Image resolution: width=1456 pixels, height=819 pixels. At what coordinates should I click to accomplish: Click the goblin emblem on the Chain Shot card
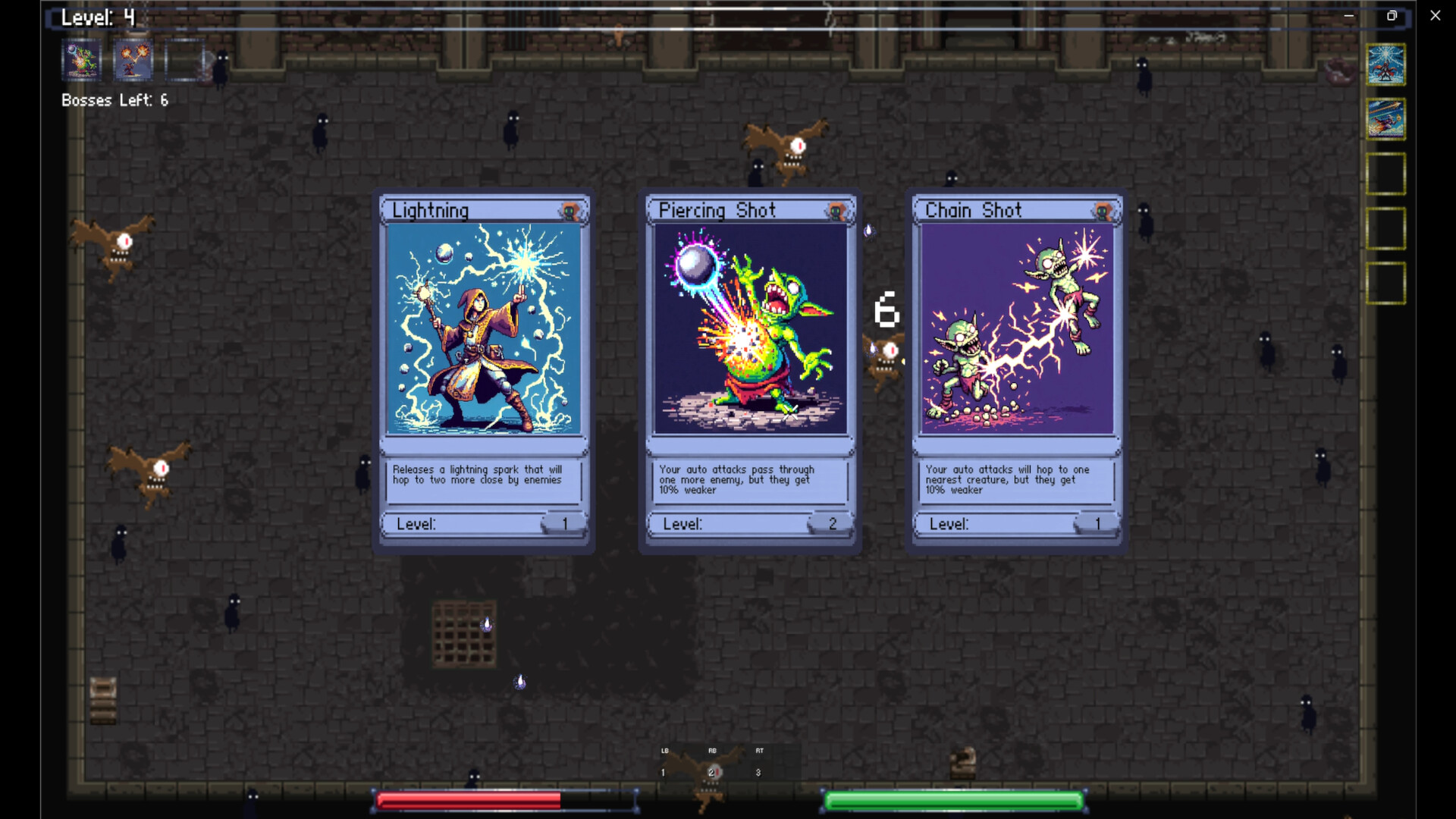[1103, 210]
